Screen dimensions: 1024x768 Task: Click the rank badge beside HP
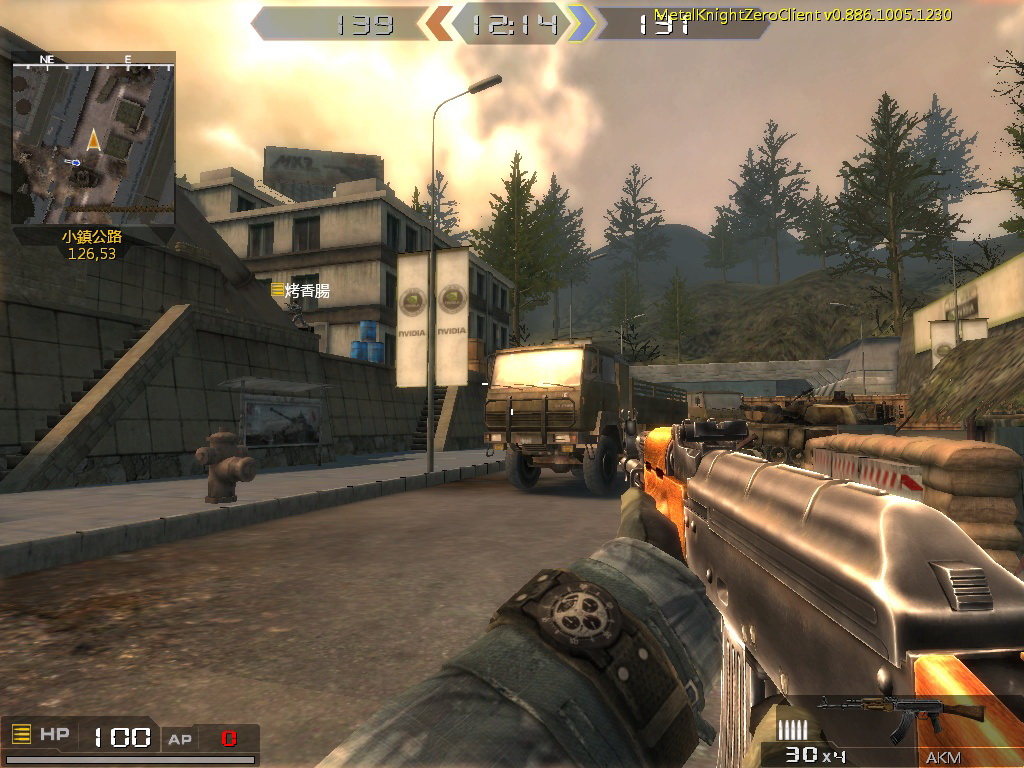pos(21,735)
